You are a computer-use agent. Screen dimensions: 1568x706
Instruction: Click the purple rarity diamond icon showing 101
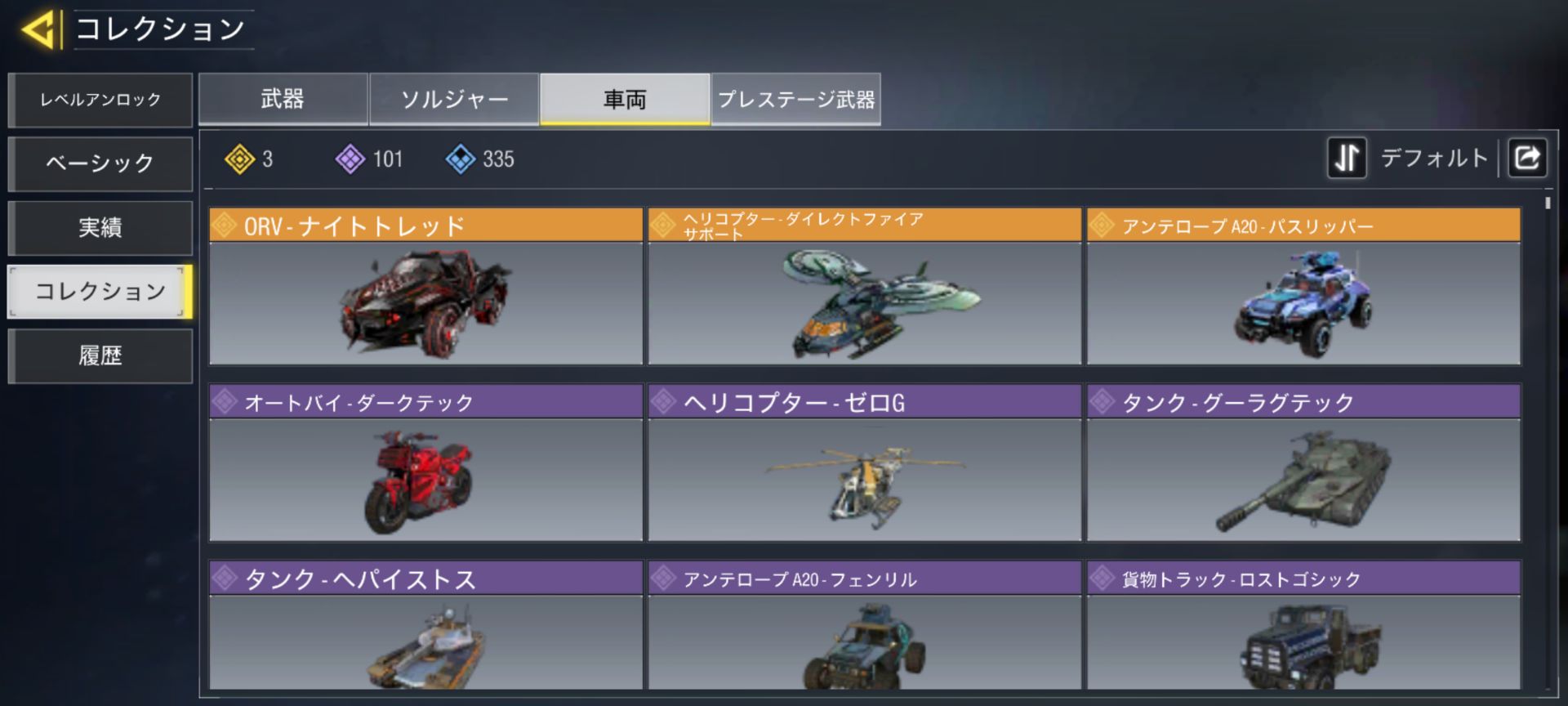[x=350, y=159]
